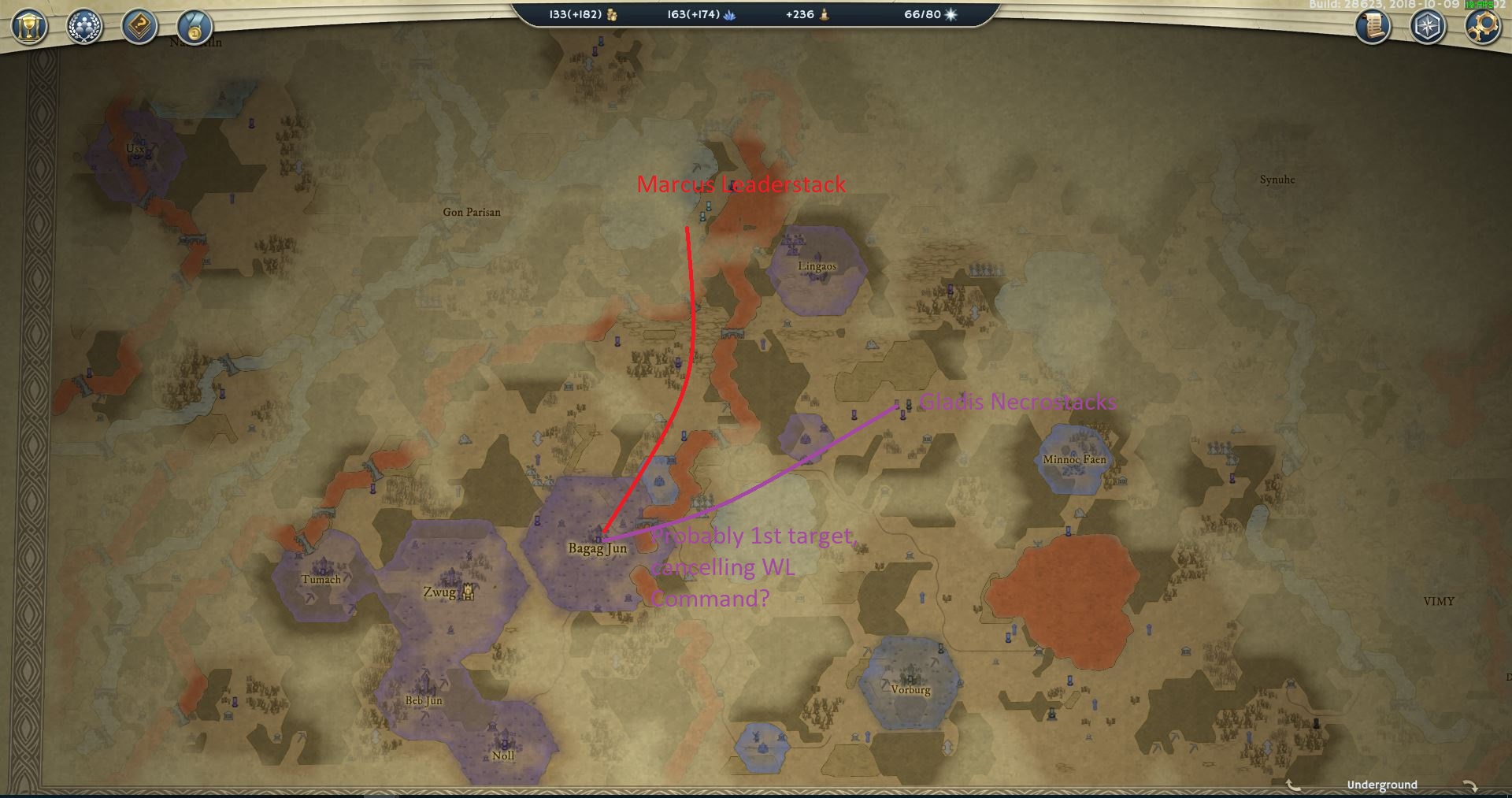Viewport: 1512px width, 798px height.
Task: Select the Vorburg city label
Action: point(910,689)
